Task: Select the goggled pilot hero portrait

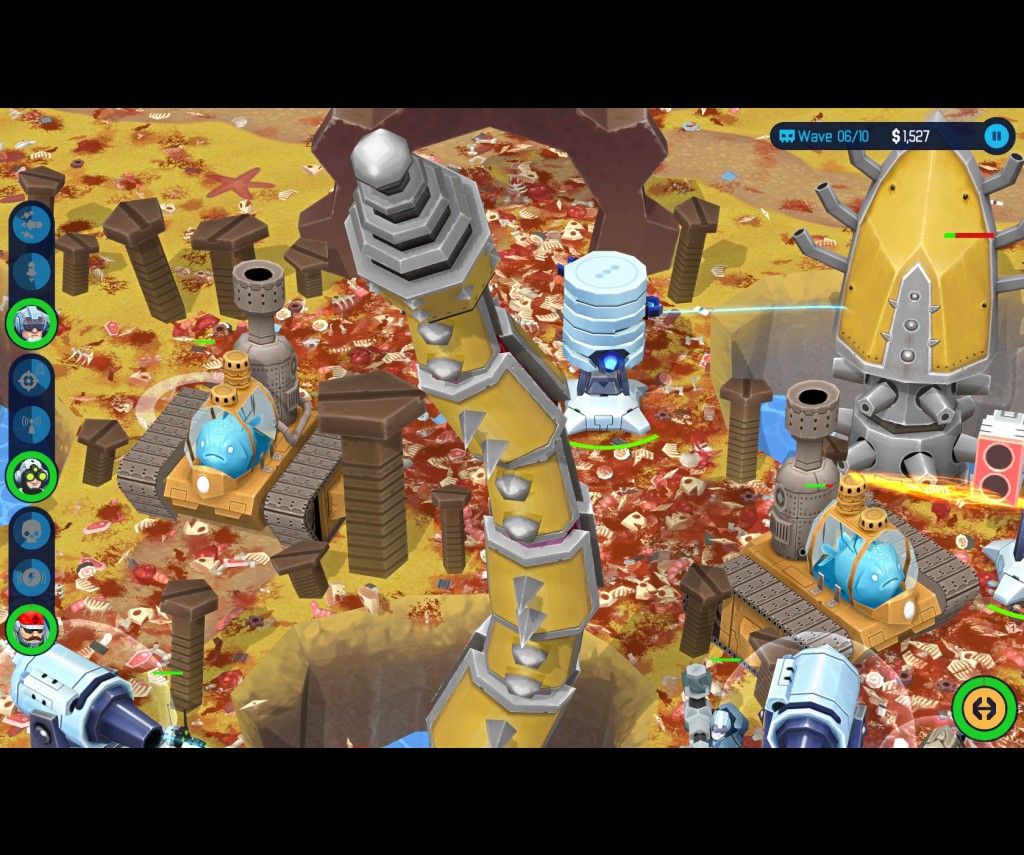Action: [31, 323]
